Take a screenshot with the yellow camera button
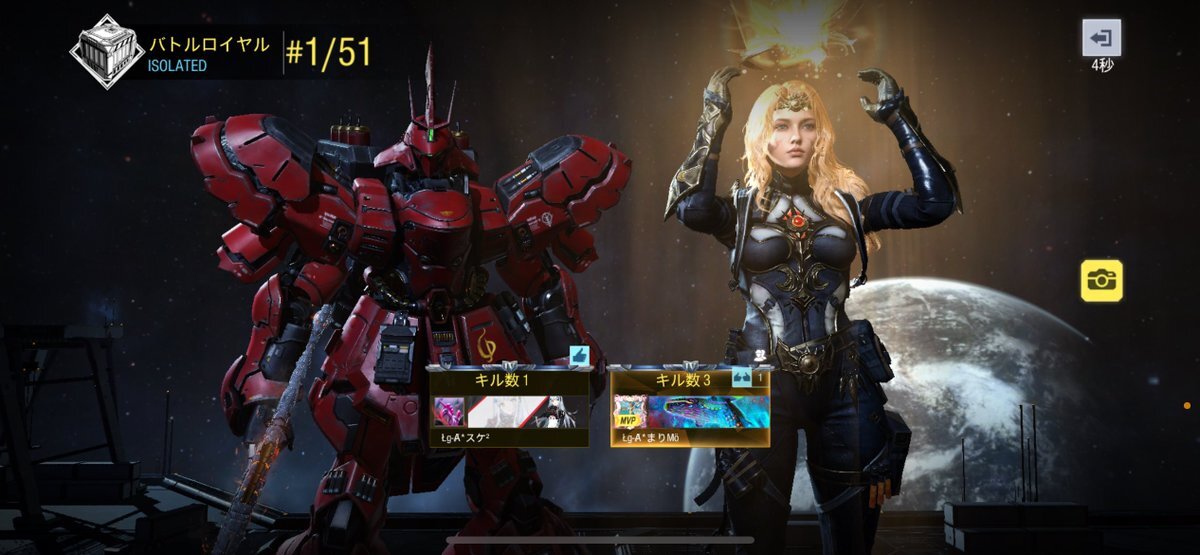The width and height of the screenshot is (1200, 555). pyautogui.click(x=1101, y=280)
